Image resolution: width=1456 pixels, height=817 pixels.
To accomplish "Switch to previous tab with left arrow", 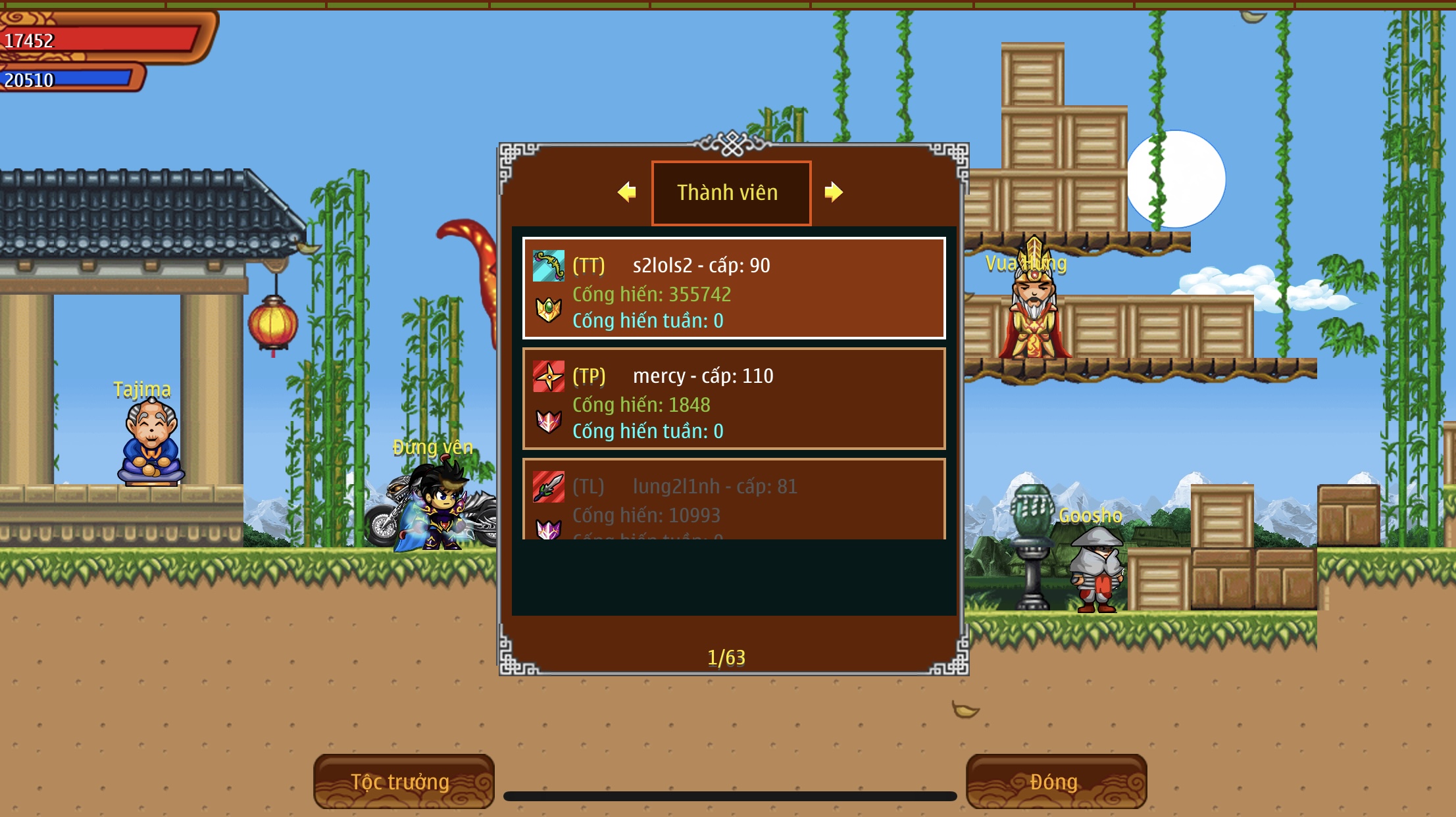I will [x=627, y=192].
